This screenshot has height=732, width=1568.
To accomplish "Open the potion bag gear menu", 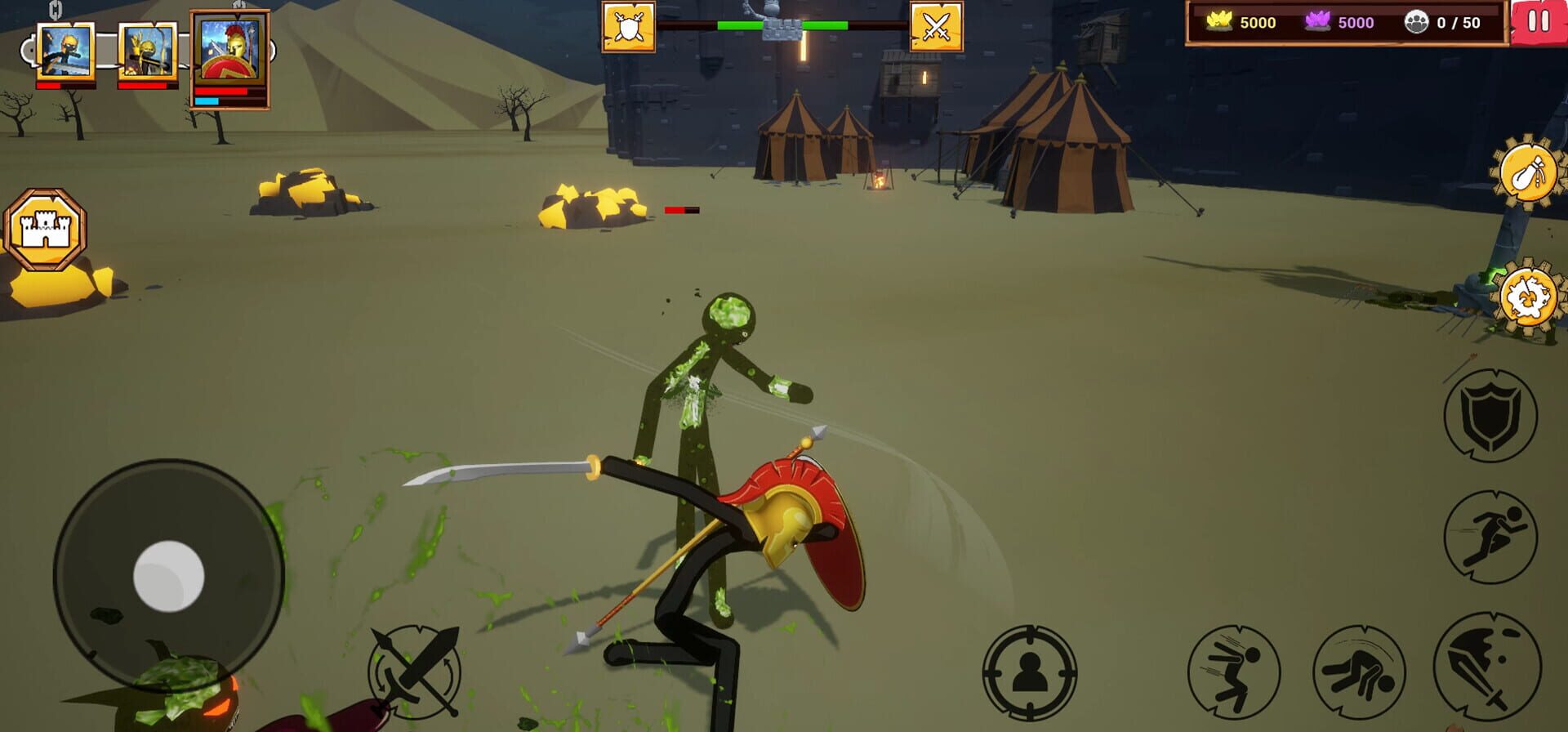I will pos(1527,172).
